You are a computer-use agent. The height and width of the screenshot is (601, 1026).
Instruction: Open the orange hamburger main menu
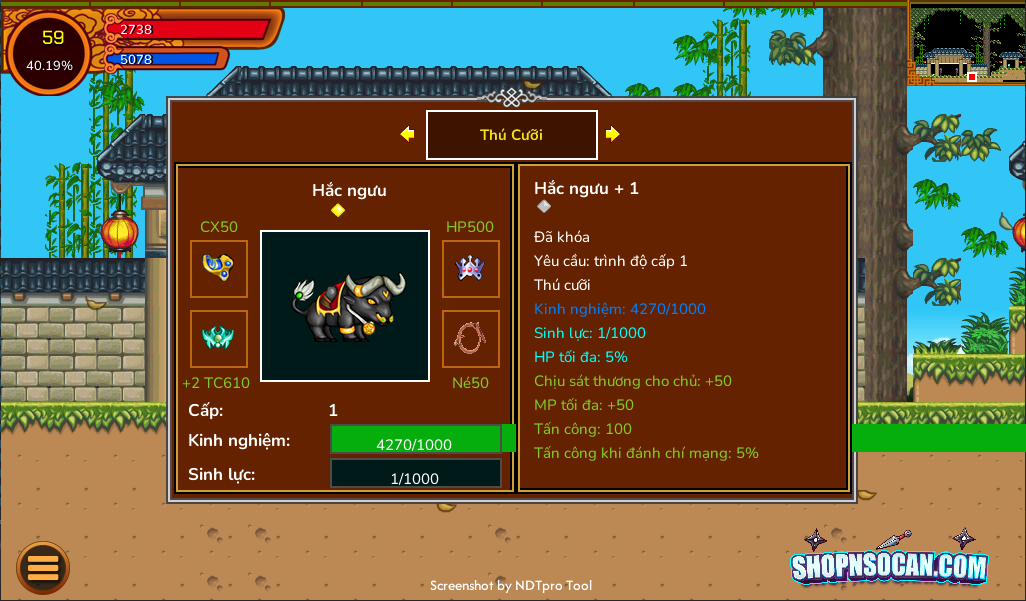(43, 568)
